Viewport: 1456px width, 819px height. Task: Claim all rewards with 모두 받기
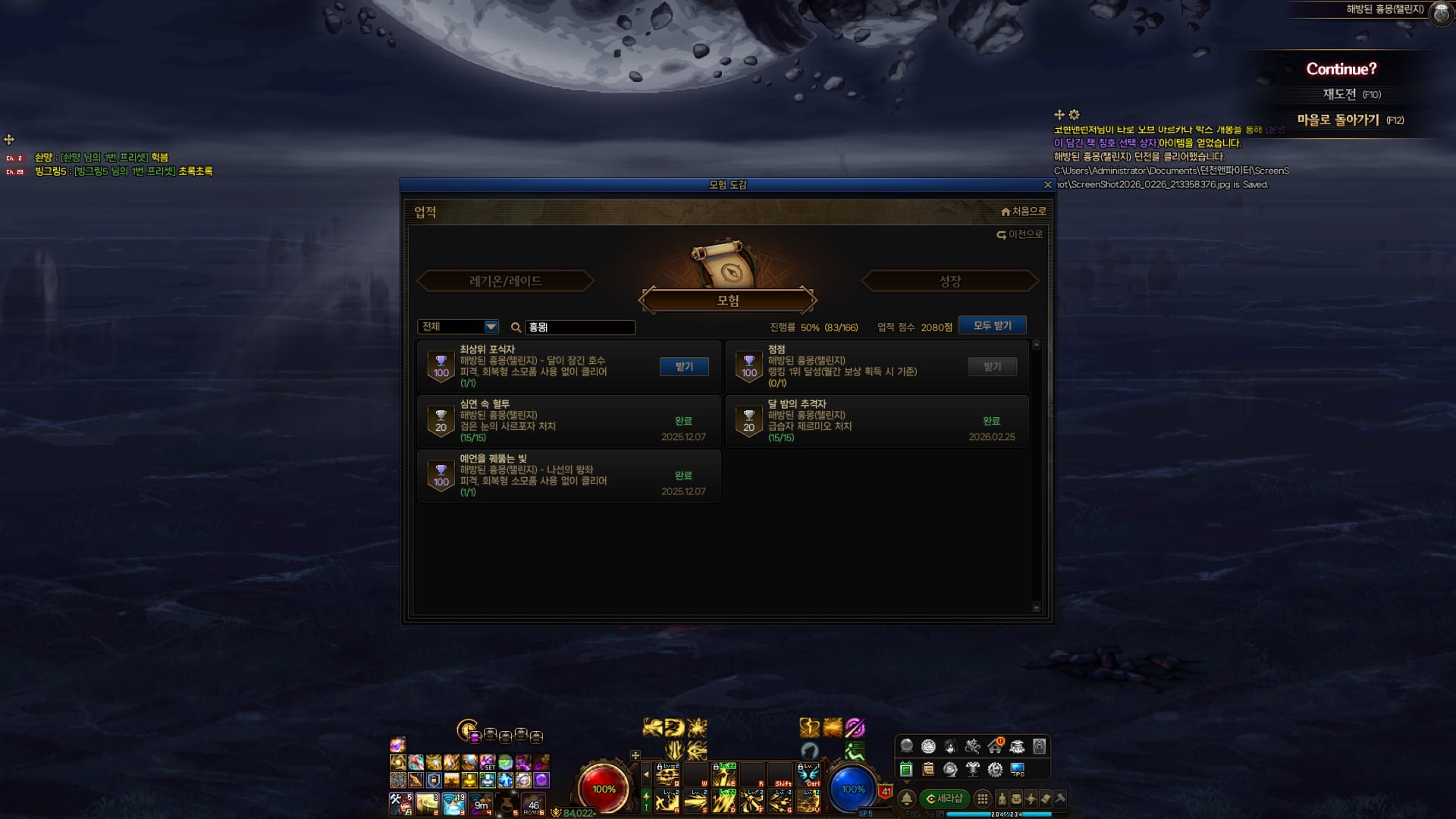[992, 325]
